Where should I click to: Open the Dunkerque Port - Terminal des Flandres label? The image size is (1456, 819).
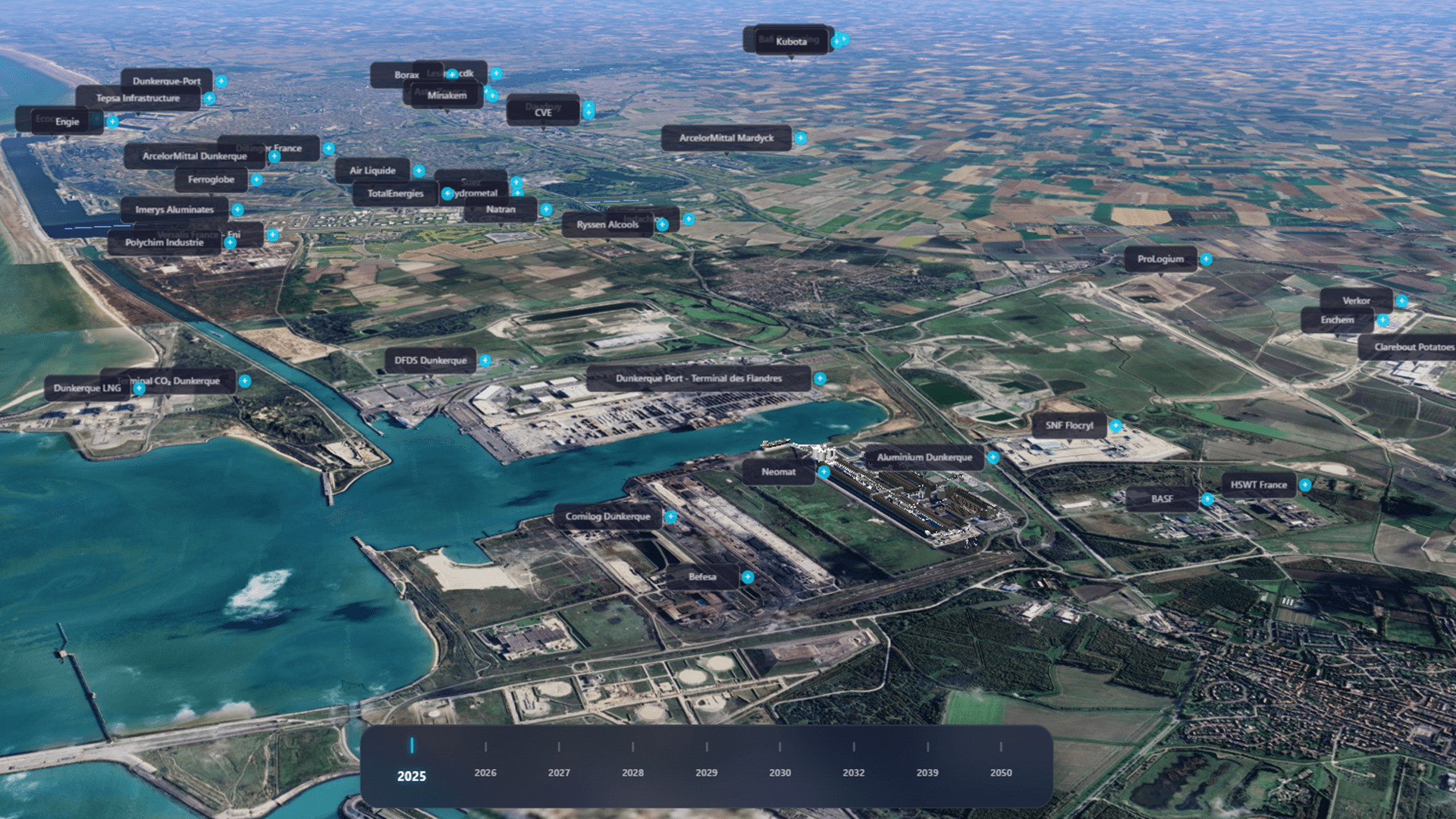coord(698,378)
